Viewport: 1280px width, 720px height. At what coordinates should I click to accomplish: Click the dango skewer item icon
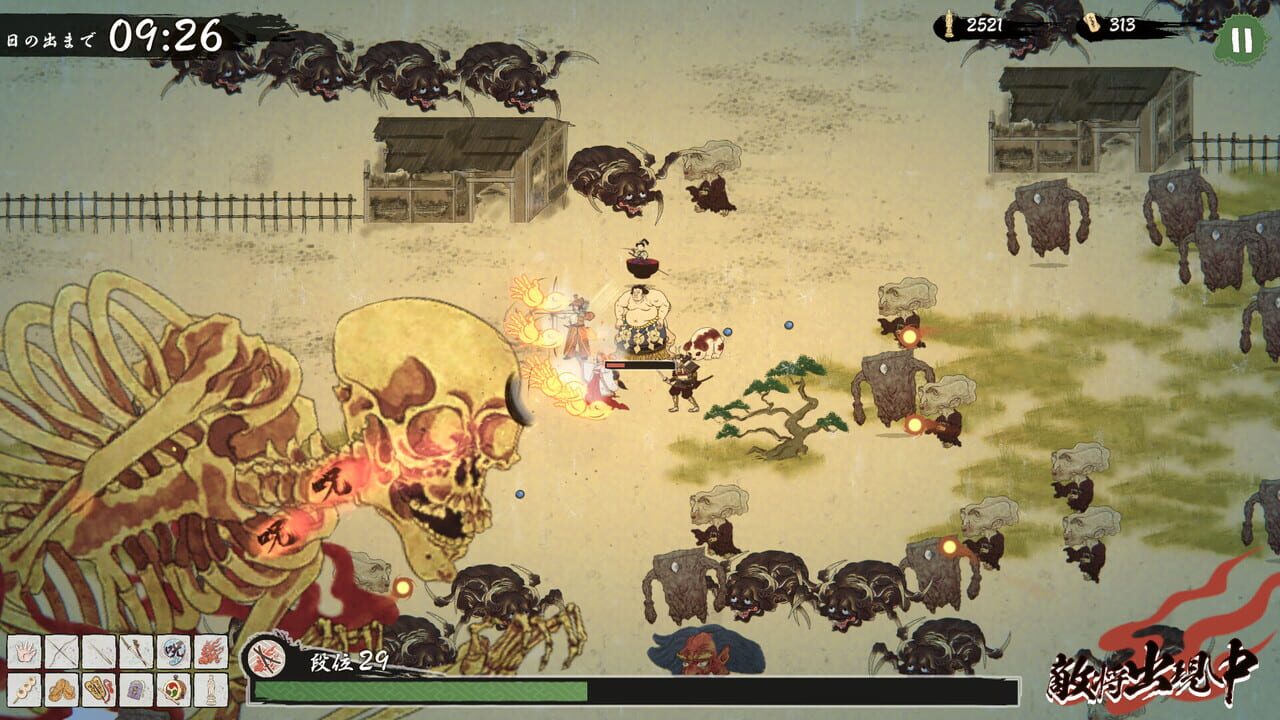click(25, 688)
